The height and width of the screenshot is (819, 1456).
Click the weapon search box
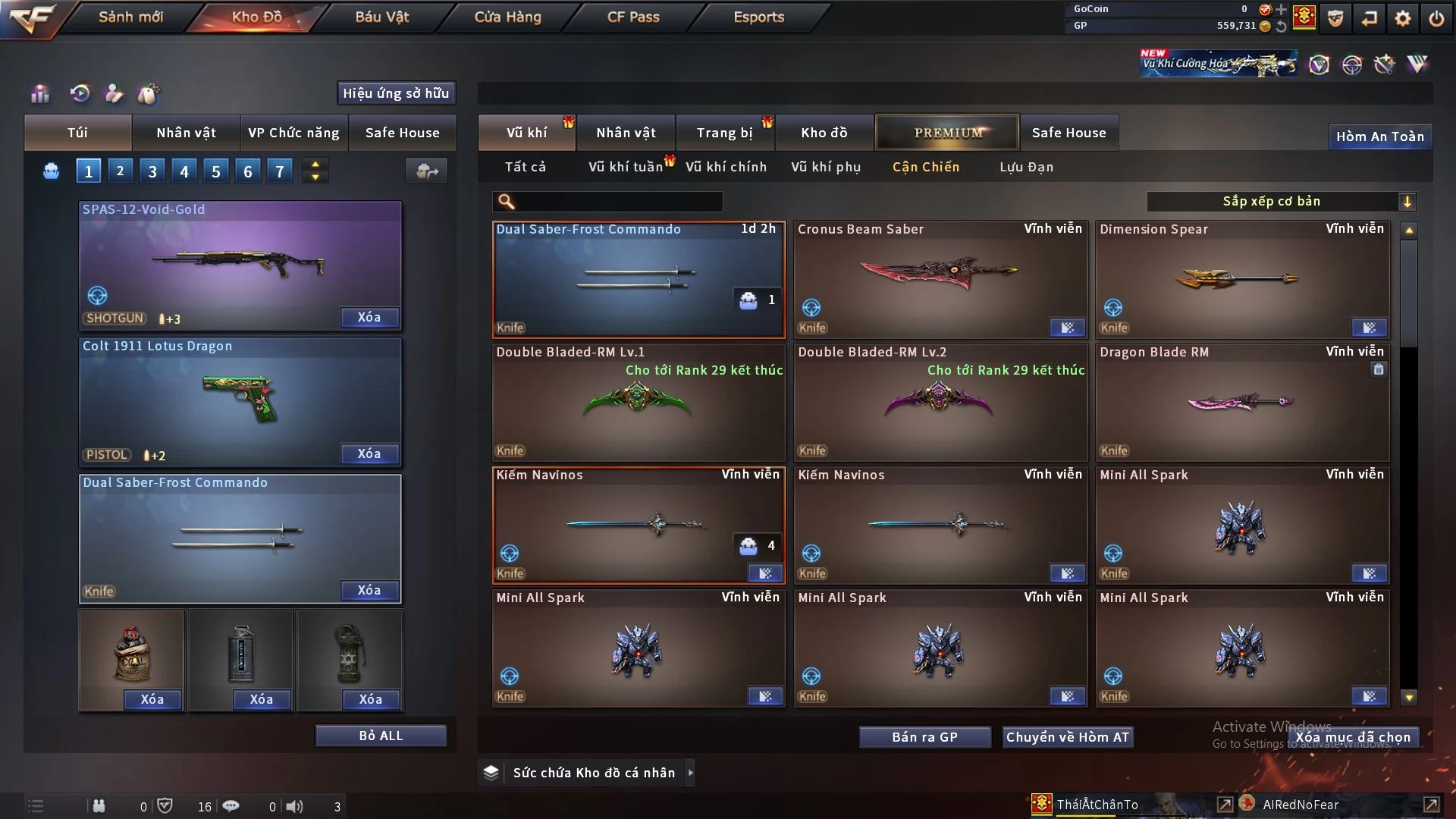(618, 202)
